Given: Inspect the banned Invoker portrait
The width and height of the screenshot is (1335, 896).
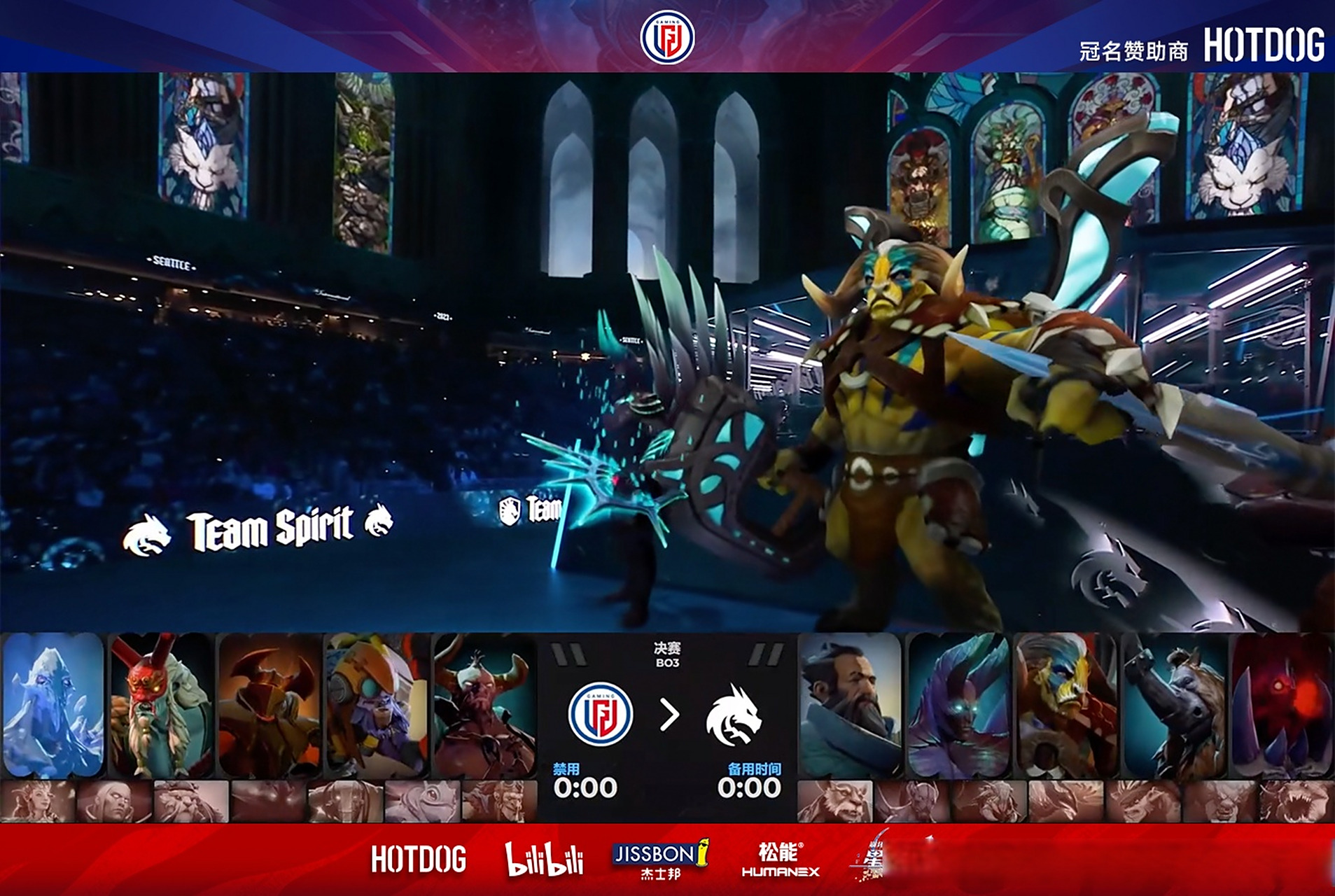Looking at the screenshot, I should (x=114, y=801).
